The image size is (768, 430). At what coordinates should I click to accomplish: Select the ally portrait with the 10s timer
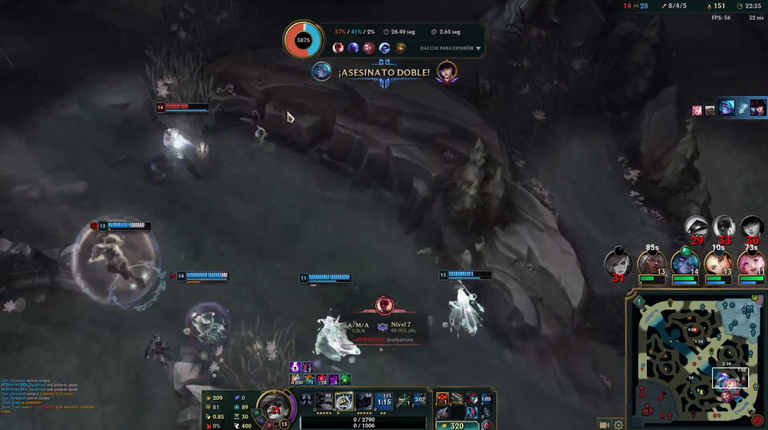[717, 263]
